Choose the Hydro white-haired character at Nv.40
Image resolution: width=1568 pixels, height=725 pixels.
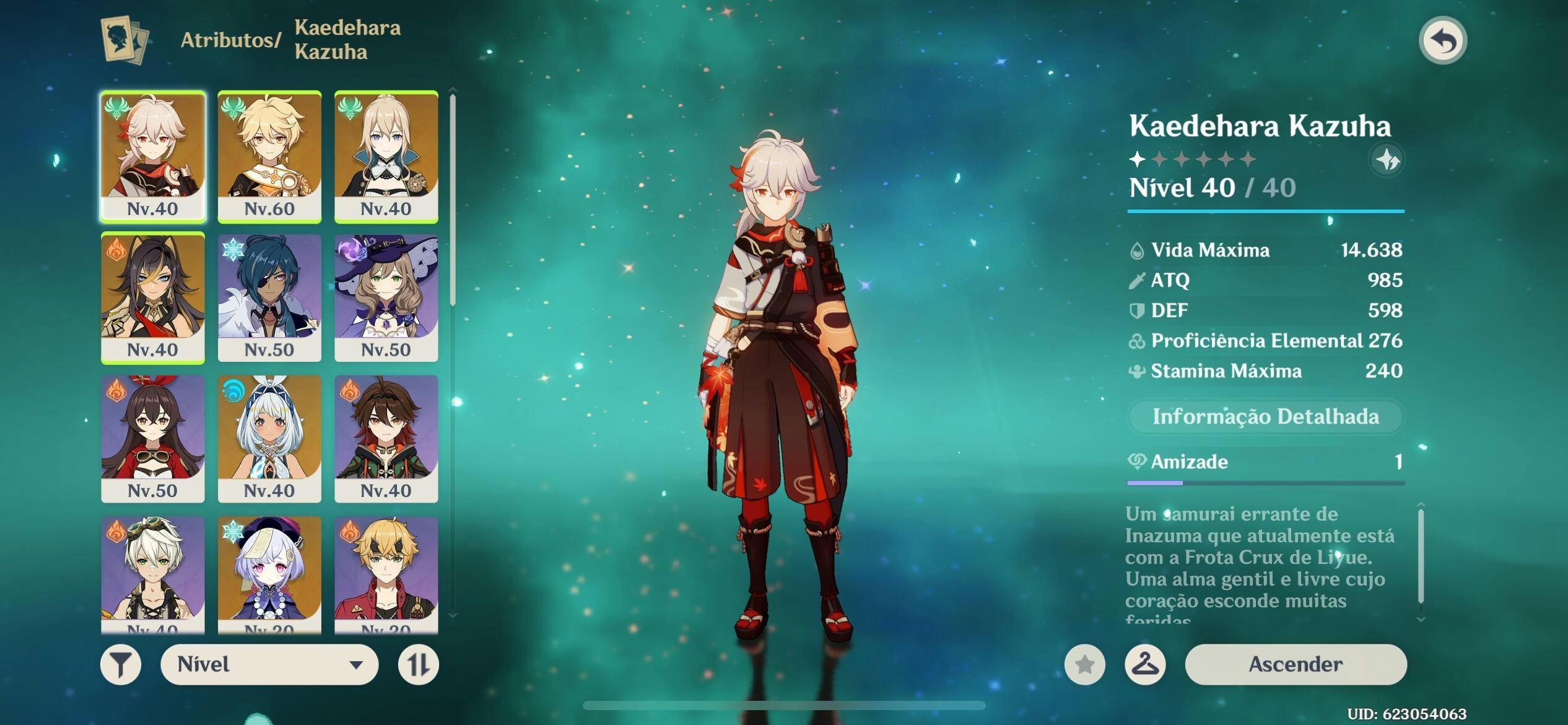coord(269,438)
